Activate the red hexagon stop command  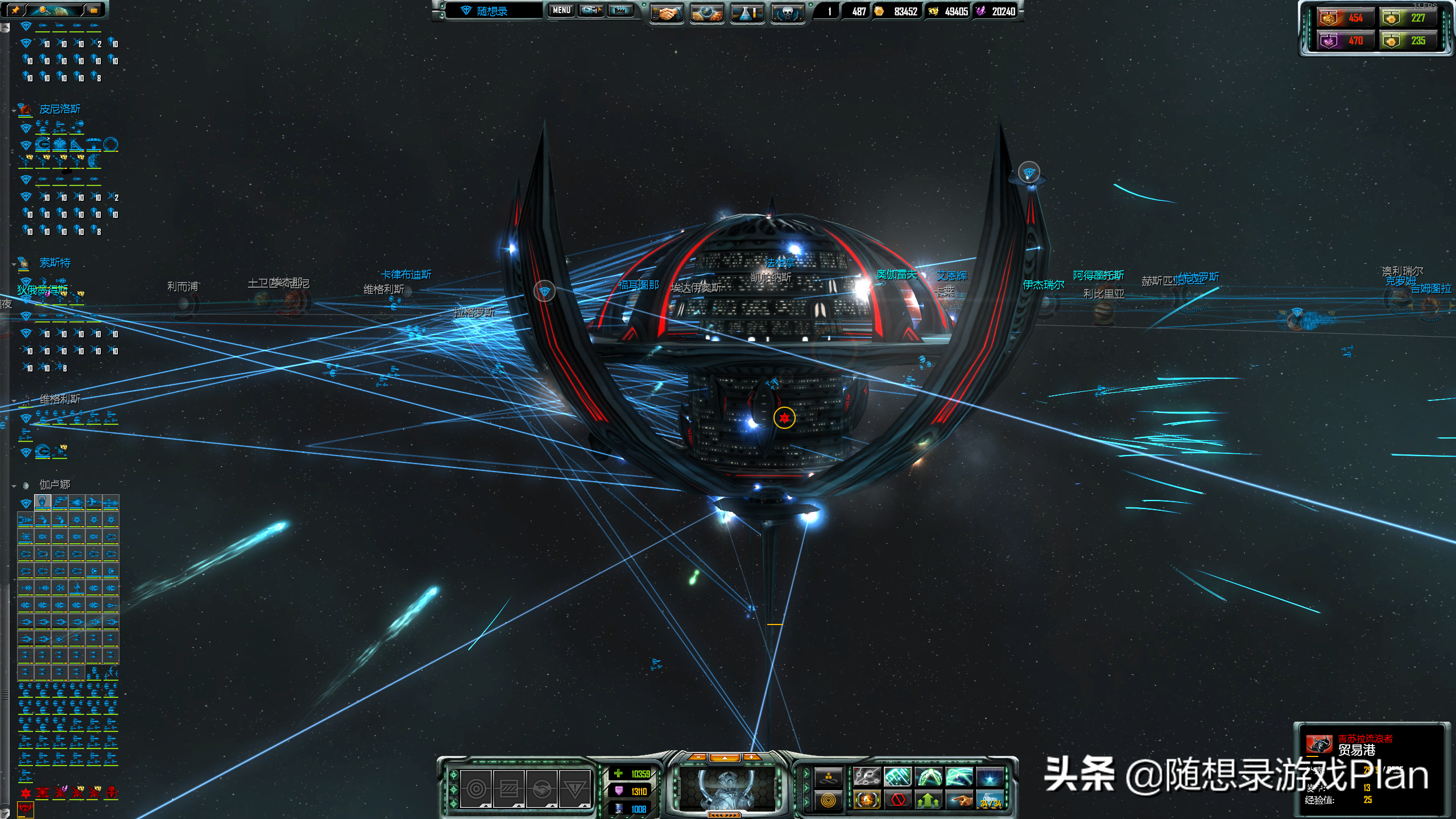click(x=898, y=800)
